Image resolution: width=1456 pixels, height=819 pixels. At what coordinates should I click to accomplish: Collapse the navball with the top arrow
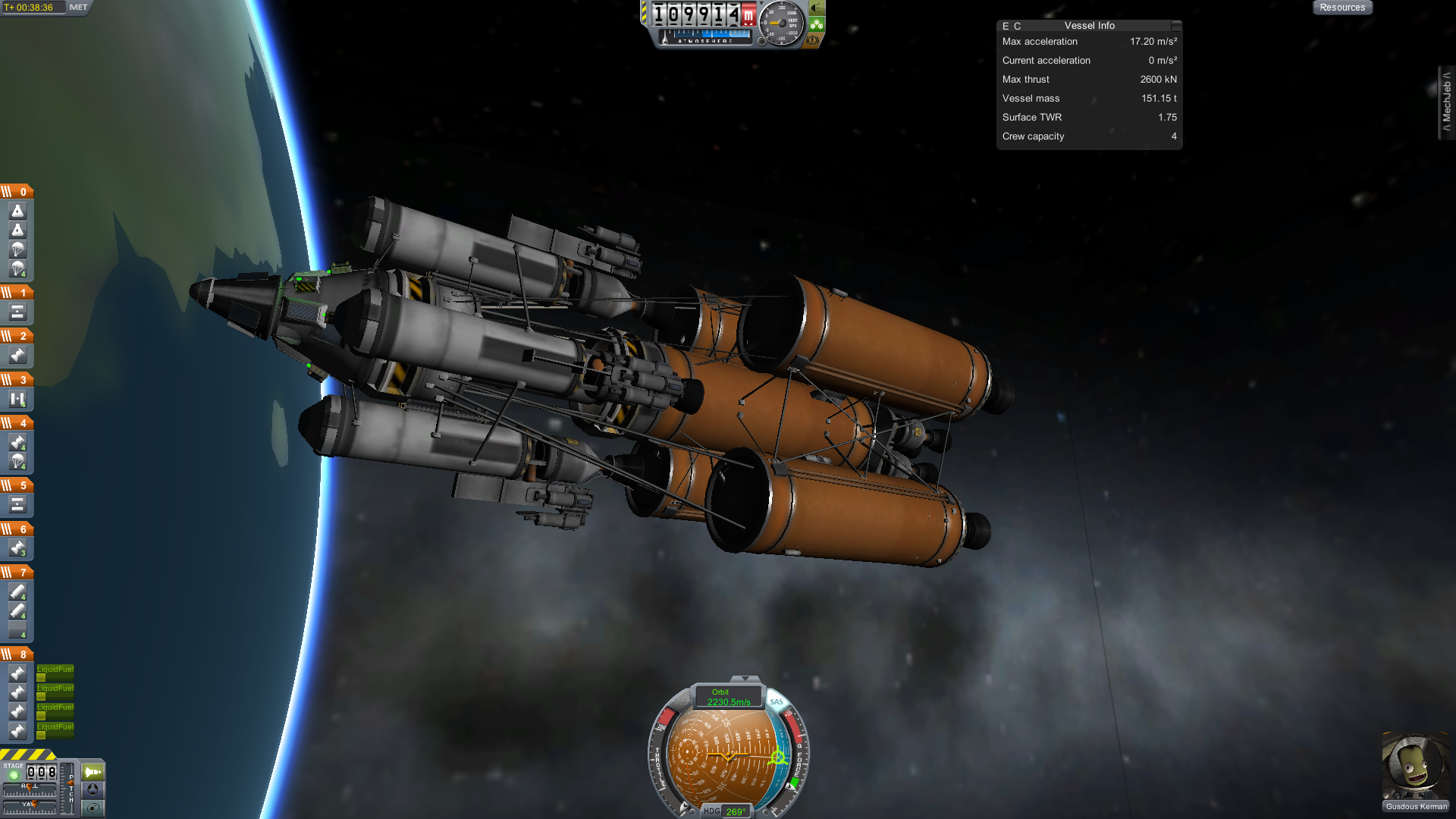coord(745,679)
